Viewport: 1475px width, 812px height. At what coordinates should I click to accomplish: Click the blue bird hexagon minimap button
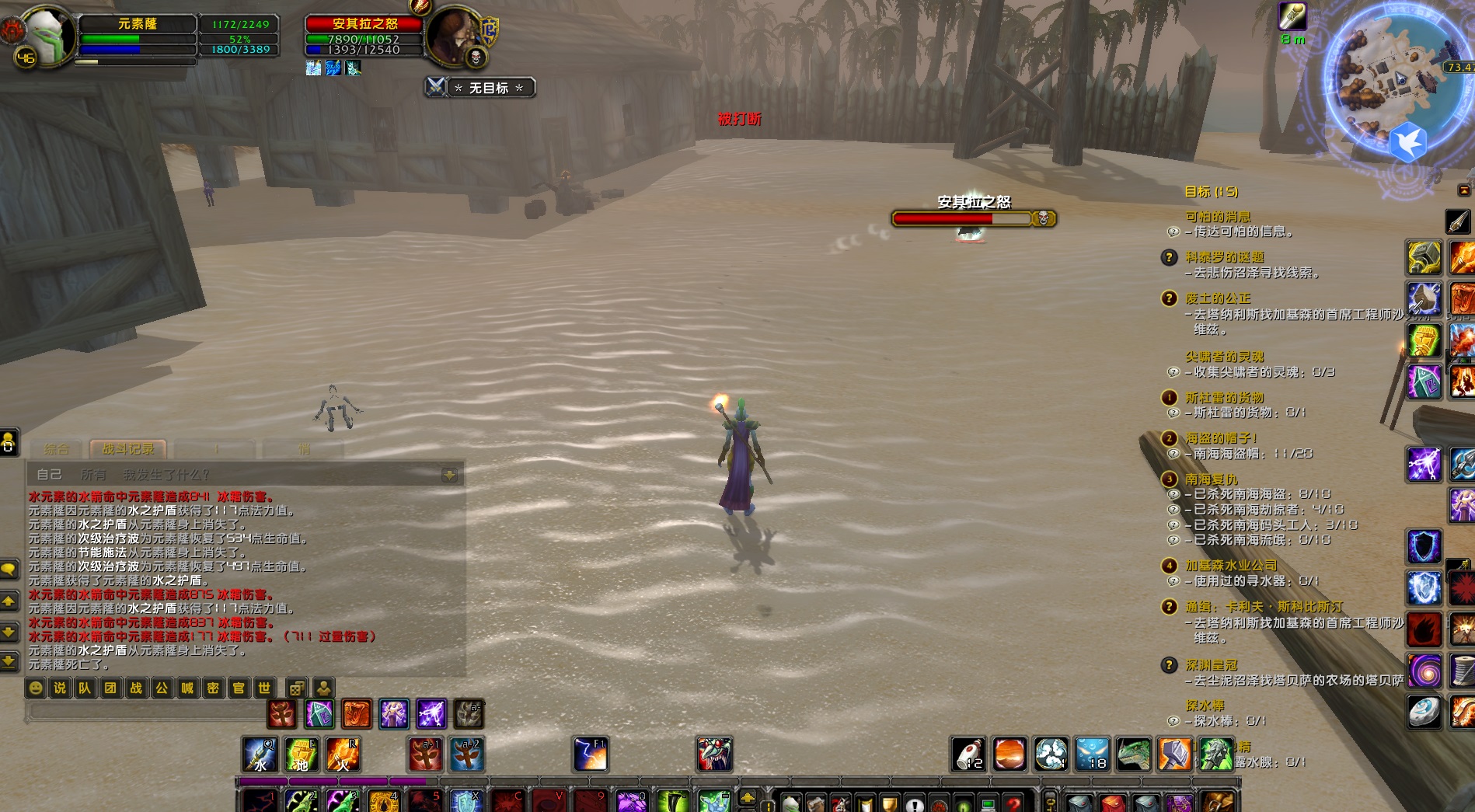[x=1407, y=142]
